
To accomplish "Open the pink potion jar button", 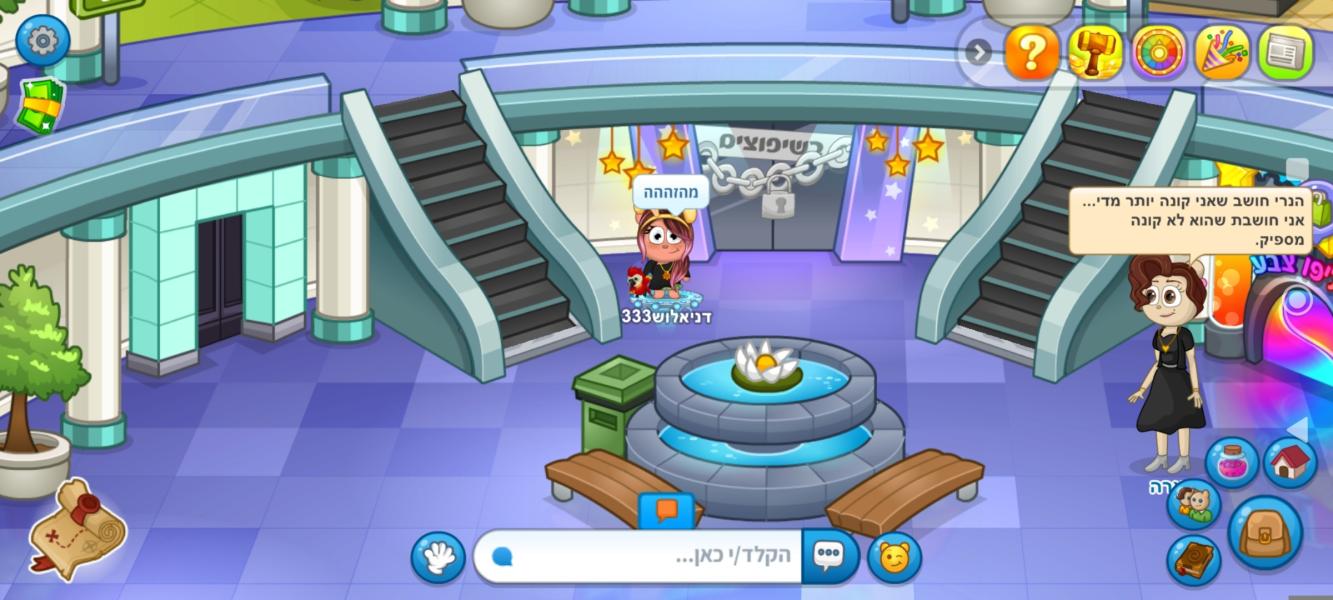I will point(1231,463).
